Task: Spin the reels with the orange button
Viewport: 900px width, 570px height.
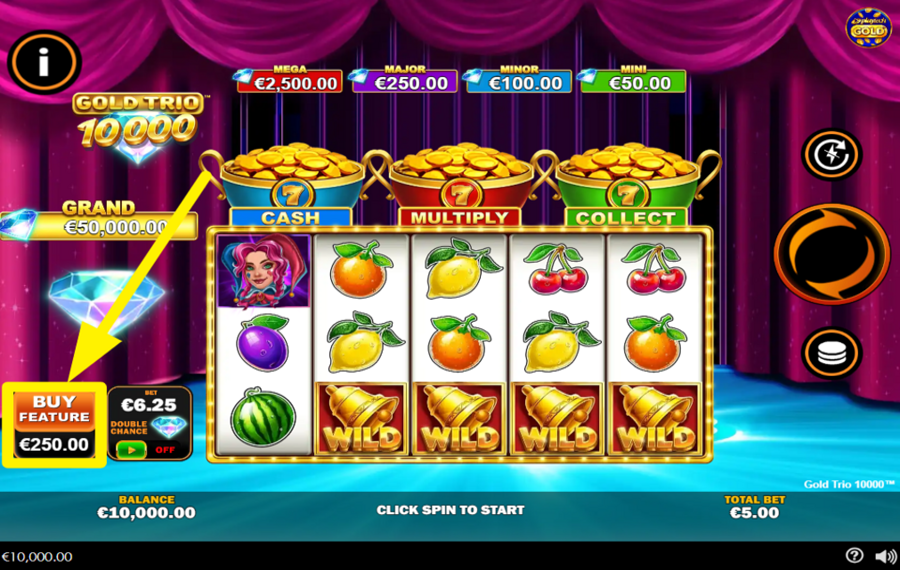Action: point(831,253)
